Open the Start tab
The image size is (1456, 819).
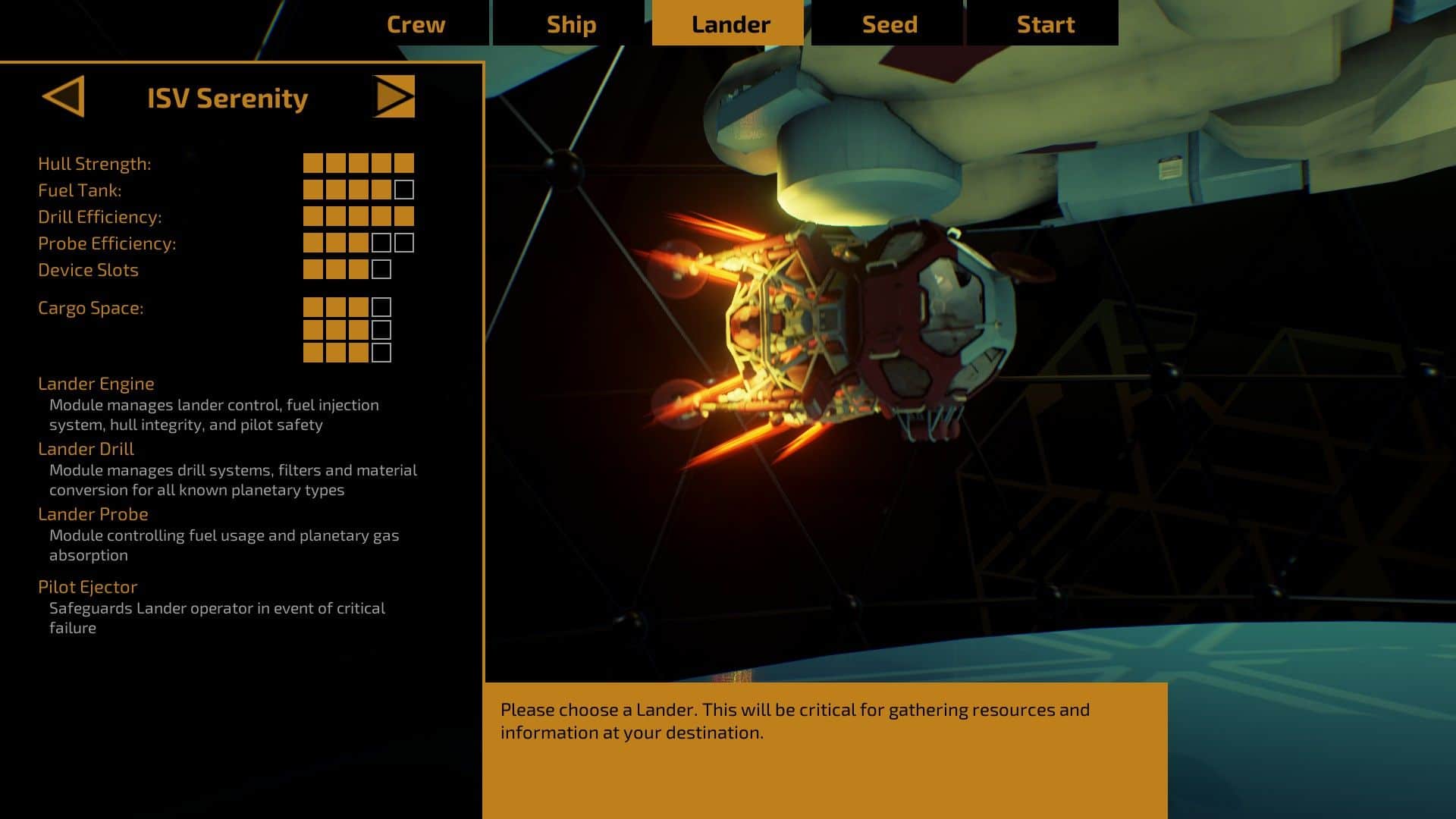point(1045,24)
